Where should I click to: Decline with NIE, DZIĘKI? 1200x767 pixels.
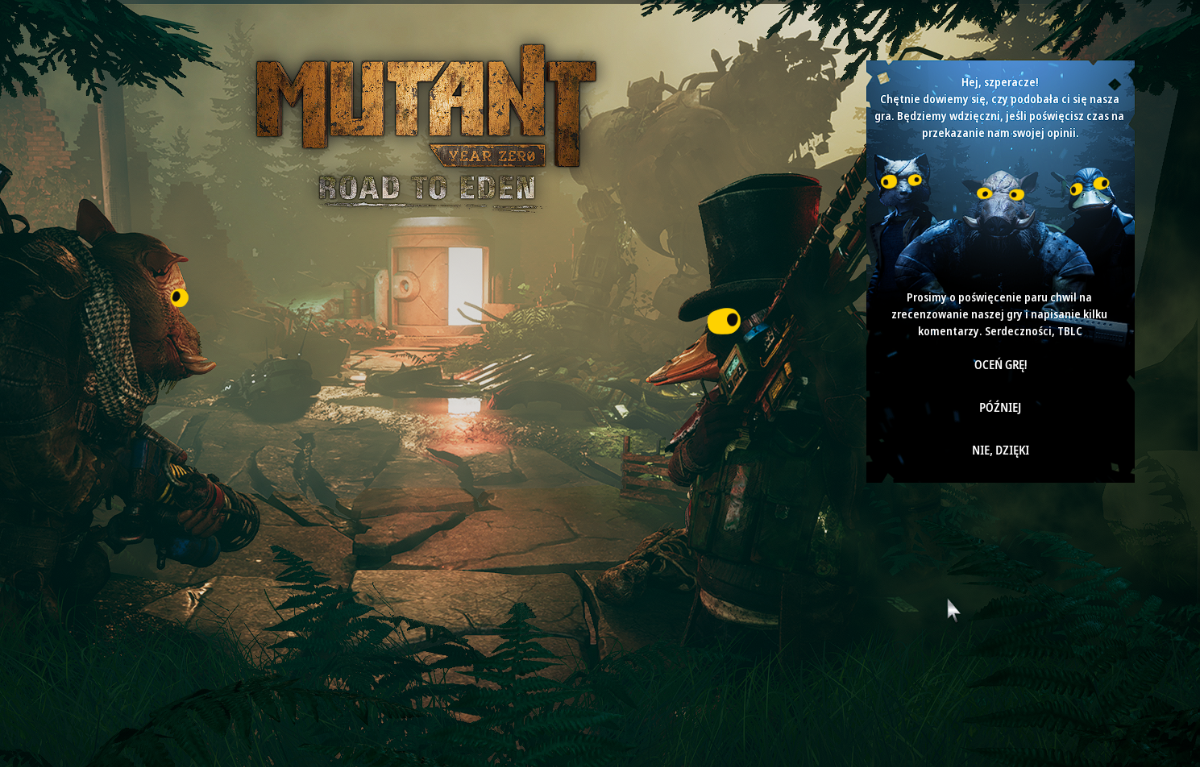tap(1000, 451)
